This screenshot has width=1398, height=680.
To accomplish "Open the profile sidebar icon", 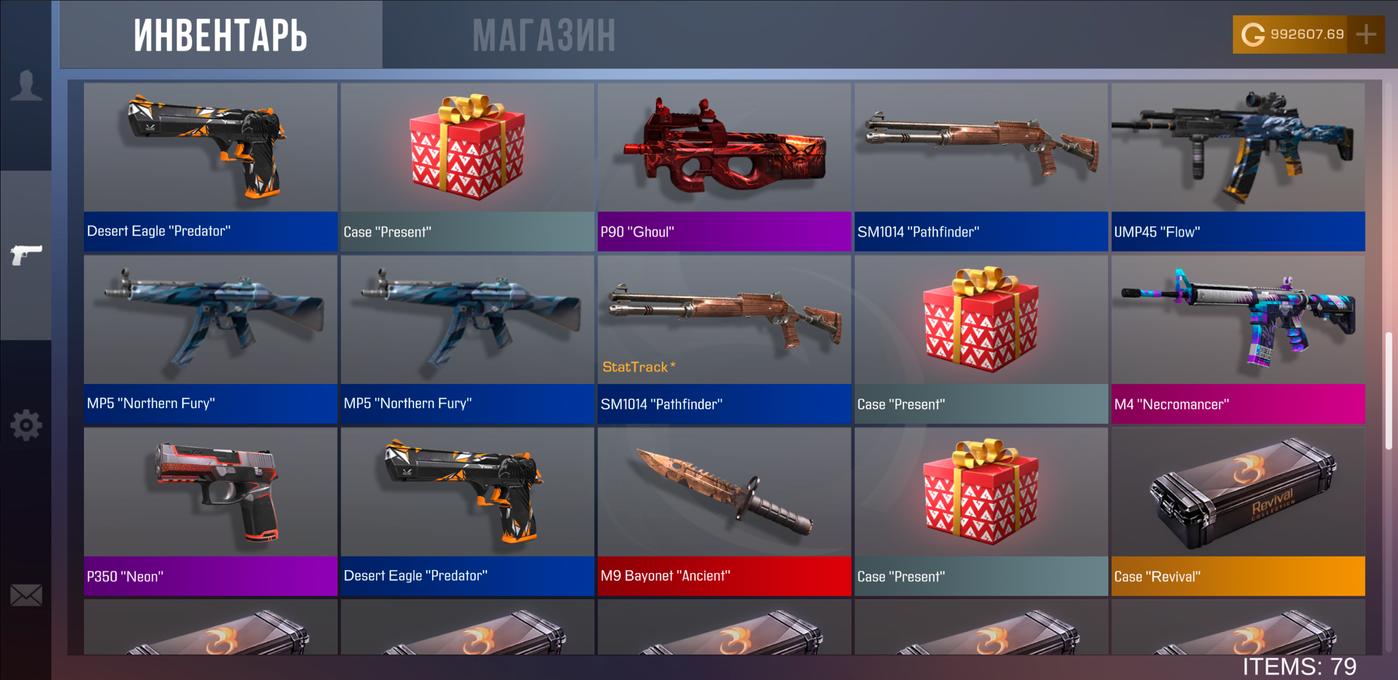I will [26, 86].
